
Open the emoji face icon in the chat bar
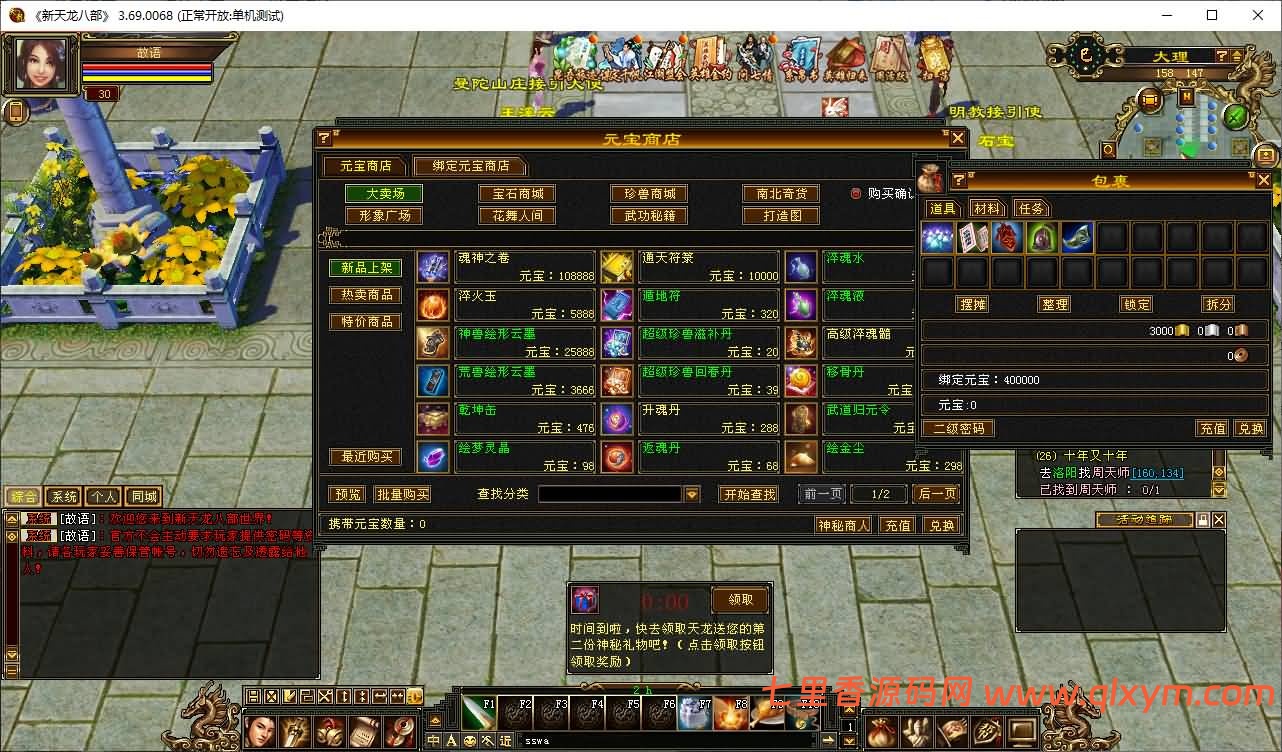(470, 741)
